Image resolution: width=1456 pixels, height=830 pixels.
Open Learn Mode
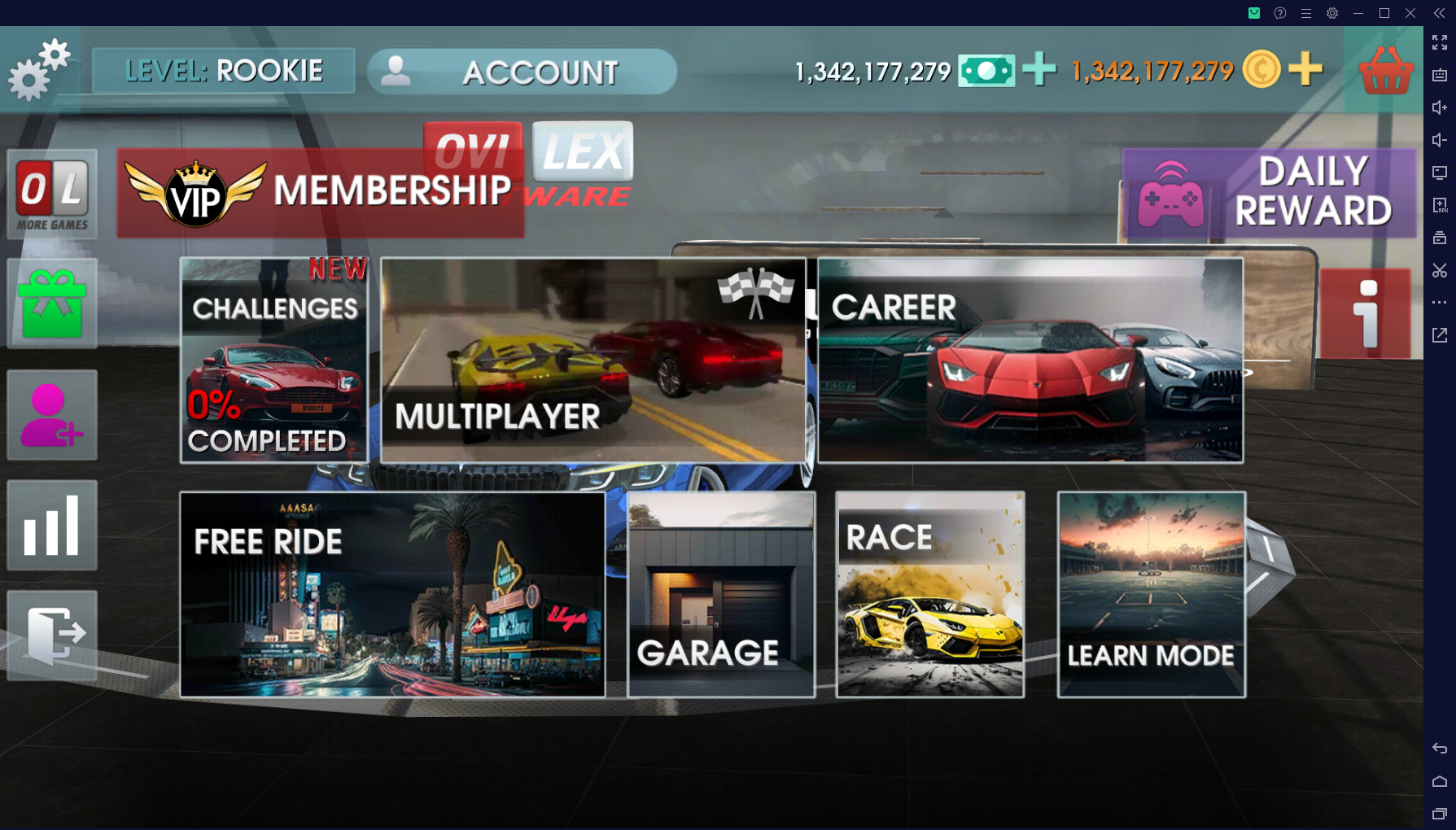tap(1151, 595)
